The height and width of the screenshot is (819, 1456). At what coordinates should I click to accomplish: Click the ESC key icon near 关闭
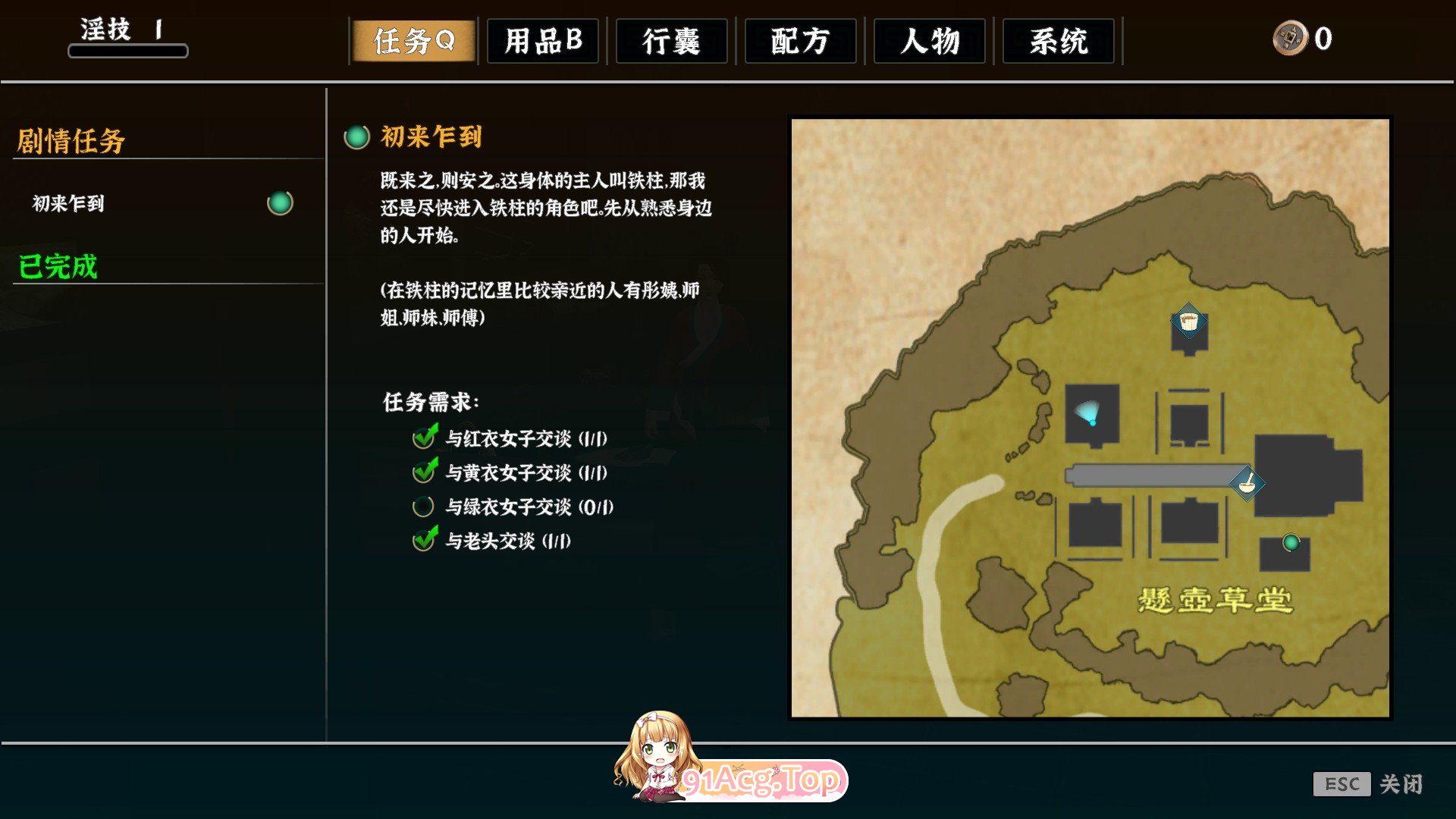coord(1342,785)
